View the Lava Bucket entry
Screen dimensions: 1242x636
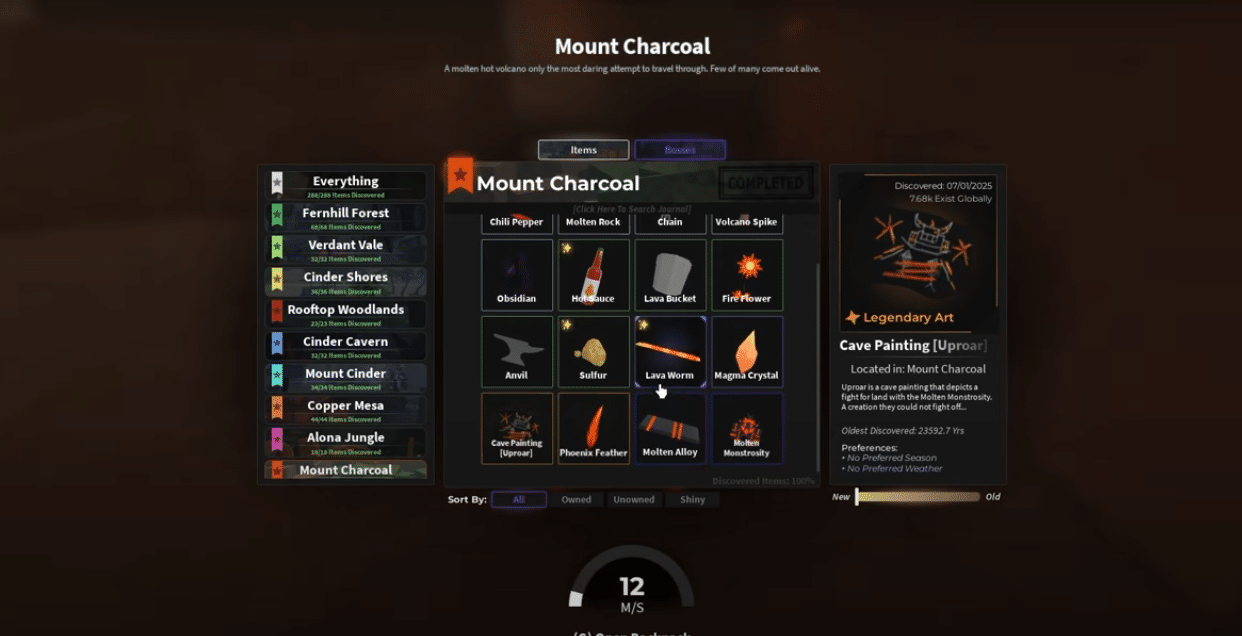[670, 275]
